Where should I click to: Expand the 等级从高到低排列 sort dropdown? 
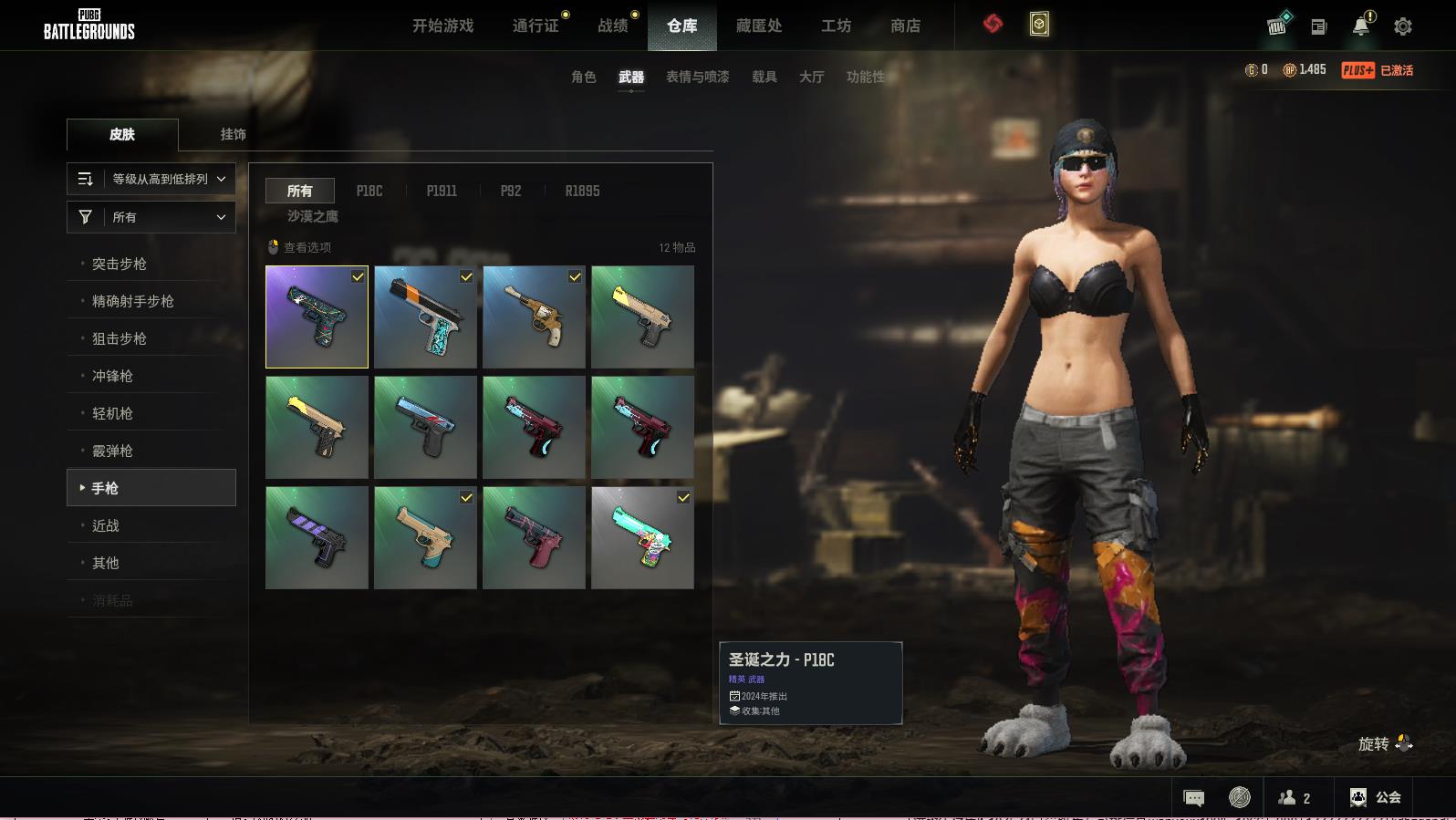tap(151, 179)
